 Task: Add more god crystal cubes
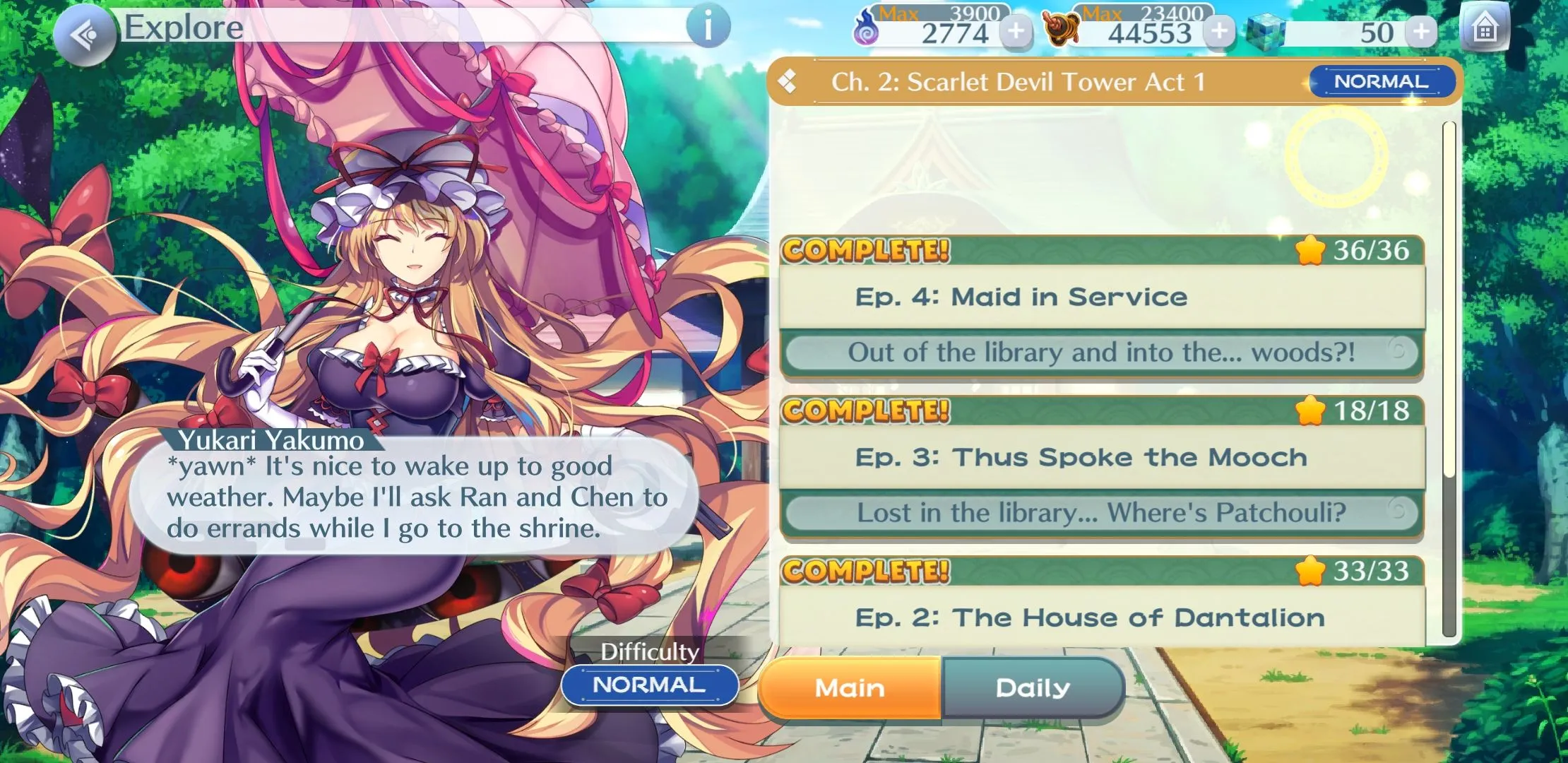(x=1421, y=31)
